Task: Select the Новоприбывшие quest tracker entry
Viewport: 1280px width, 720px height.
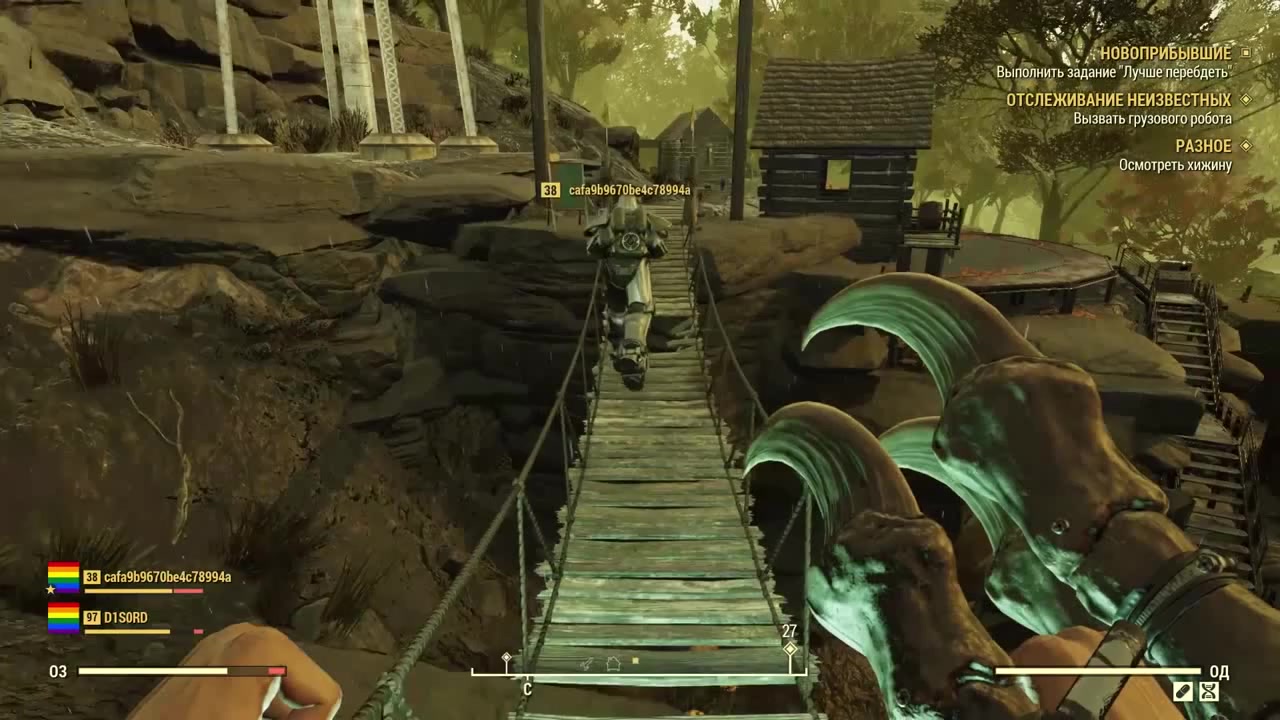Action: tap(1164, 52)
